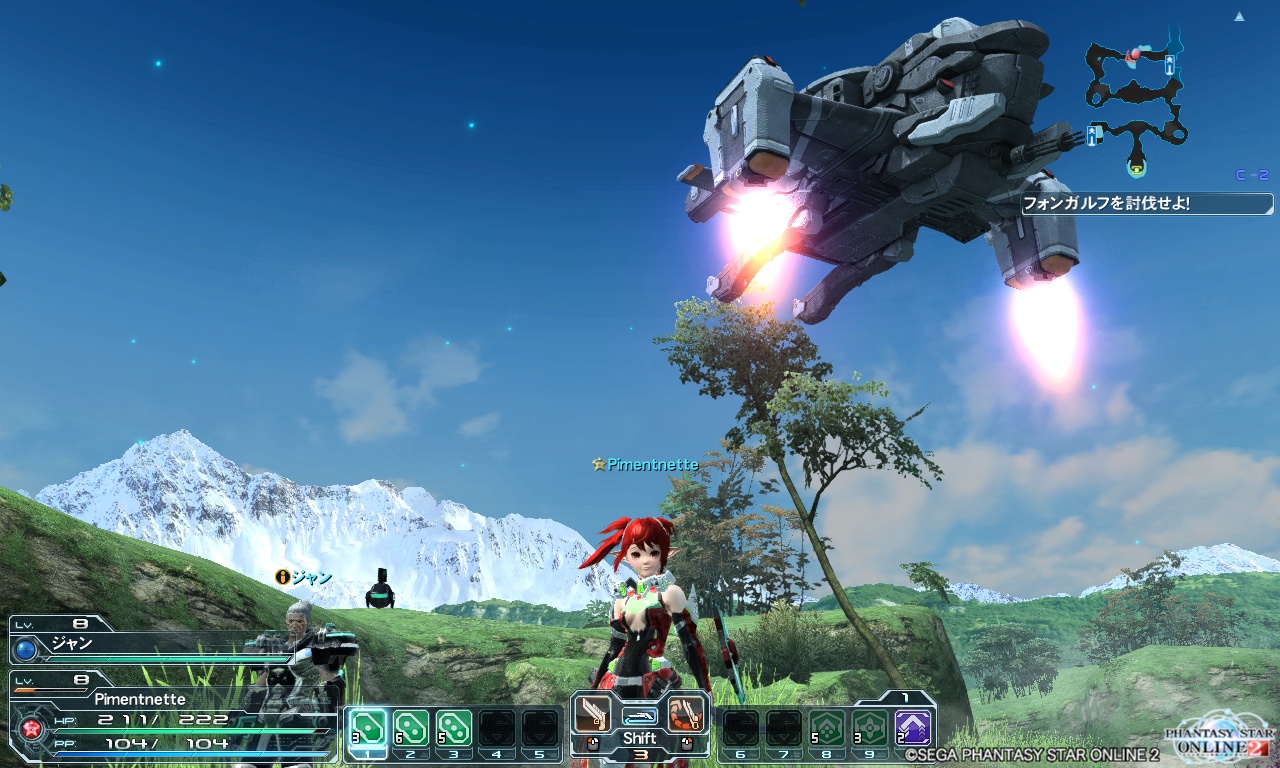Click the equipped weapon icon above Shift
Screen dimensions: 1280x768
pyautogui.click(x=640, y=716)
